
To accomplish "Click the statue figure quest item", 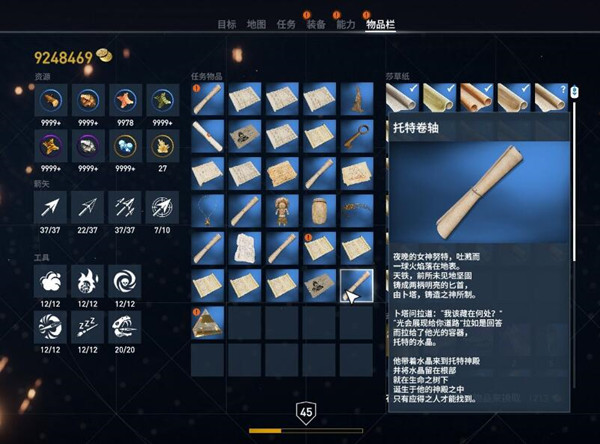I will [357, 100].
